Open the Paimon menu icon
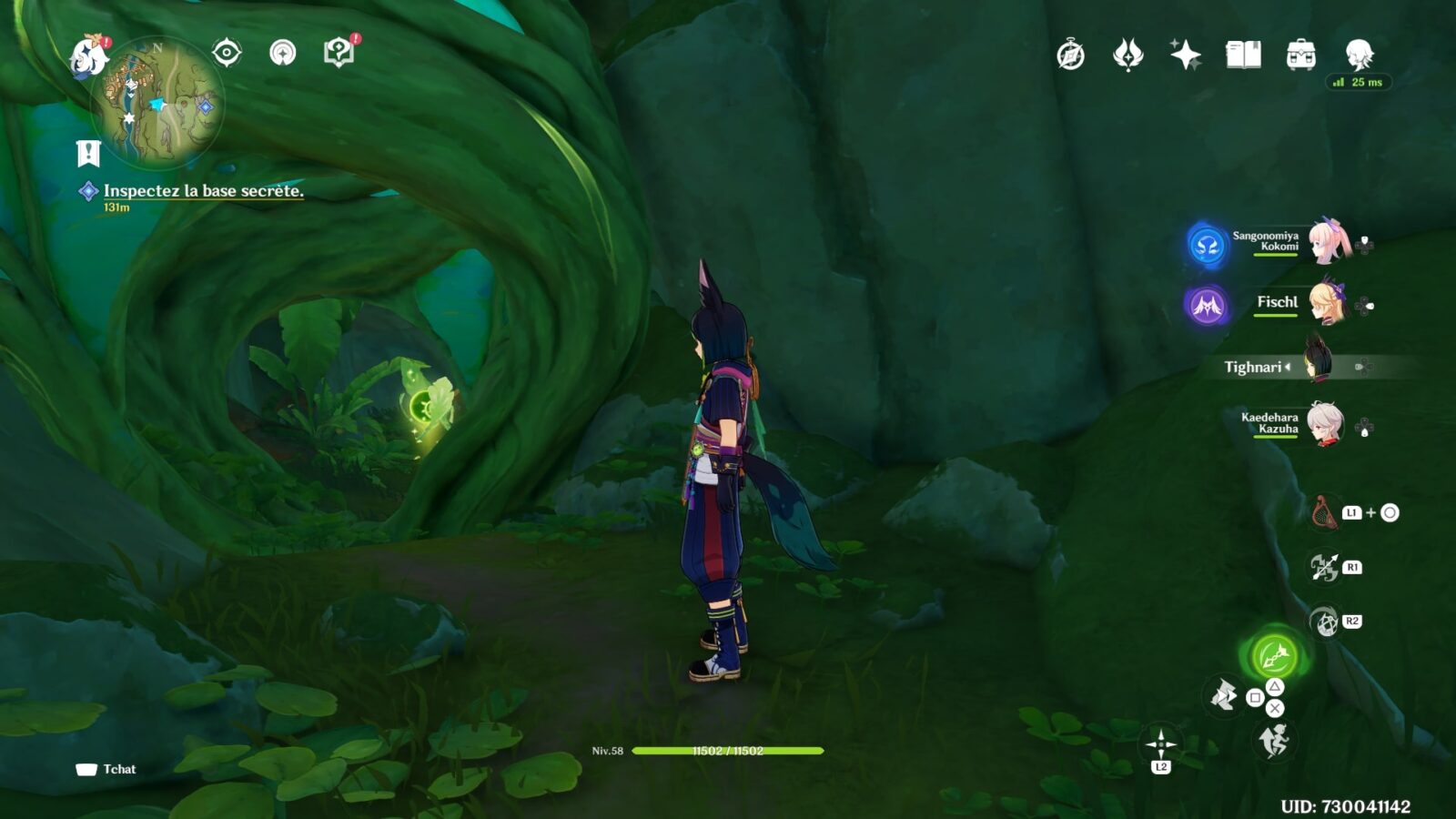The image size is (1456, 819). pyautogui.click(x=88, y=56)
